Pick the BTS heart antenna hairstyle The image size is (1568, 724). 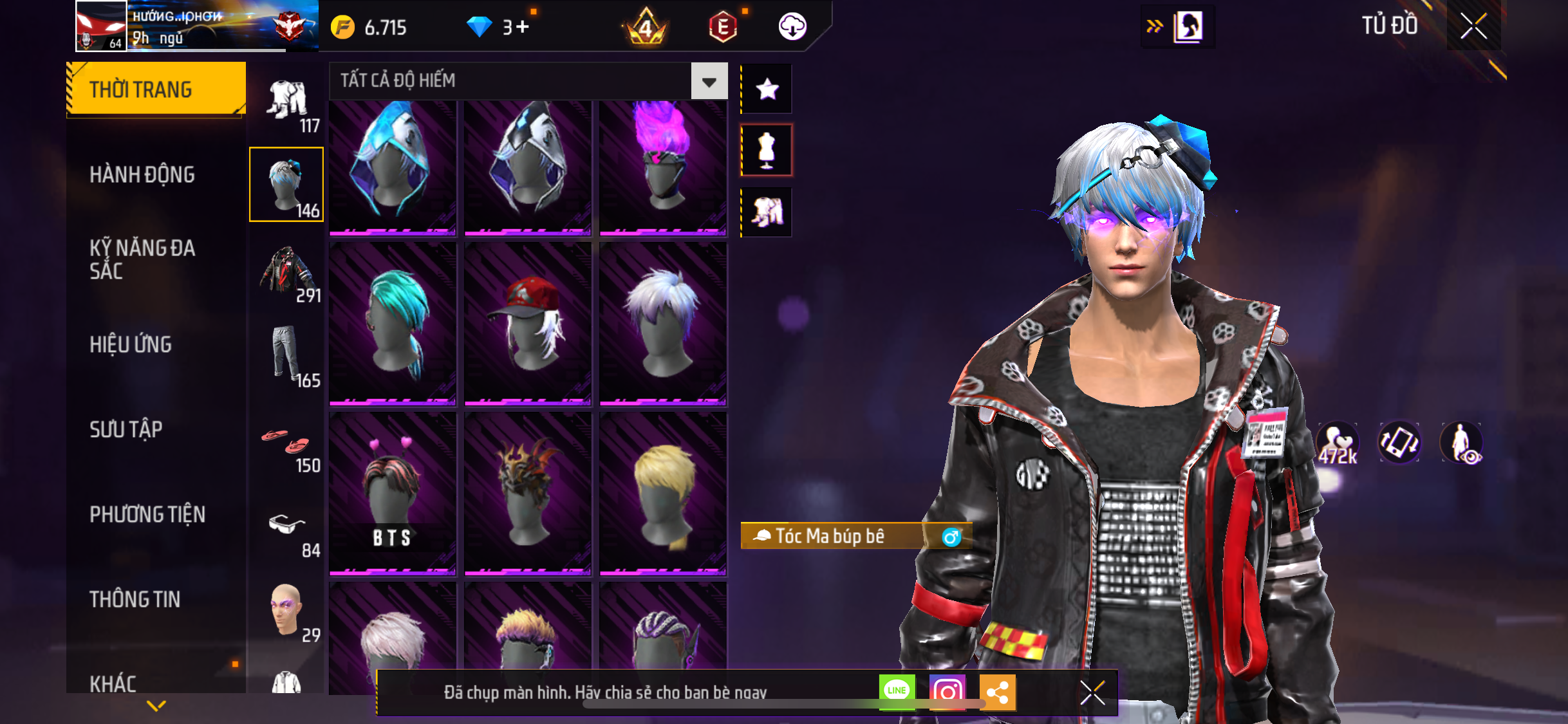click(x=393, y=492)
